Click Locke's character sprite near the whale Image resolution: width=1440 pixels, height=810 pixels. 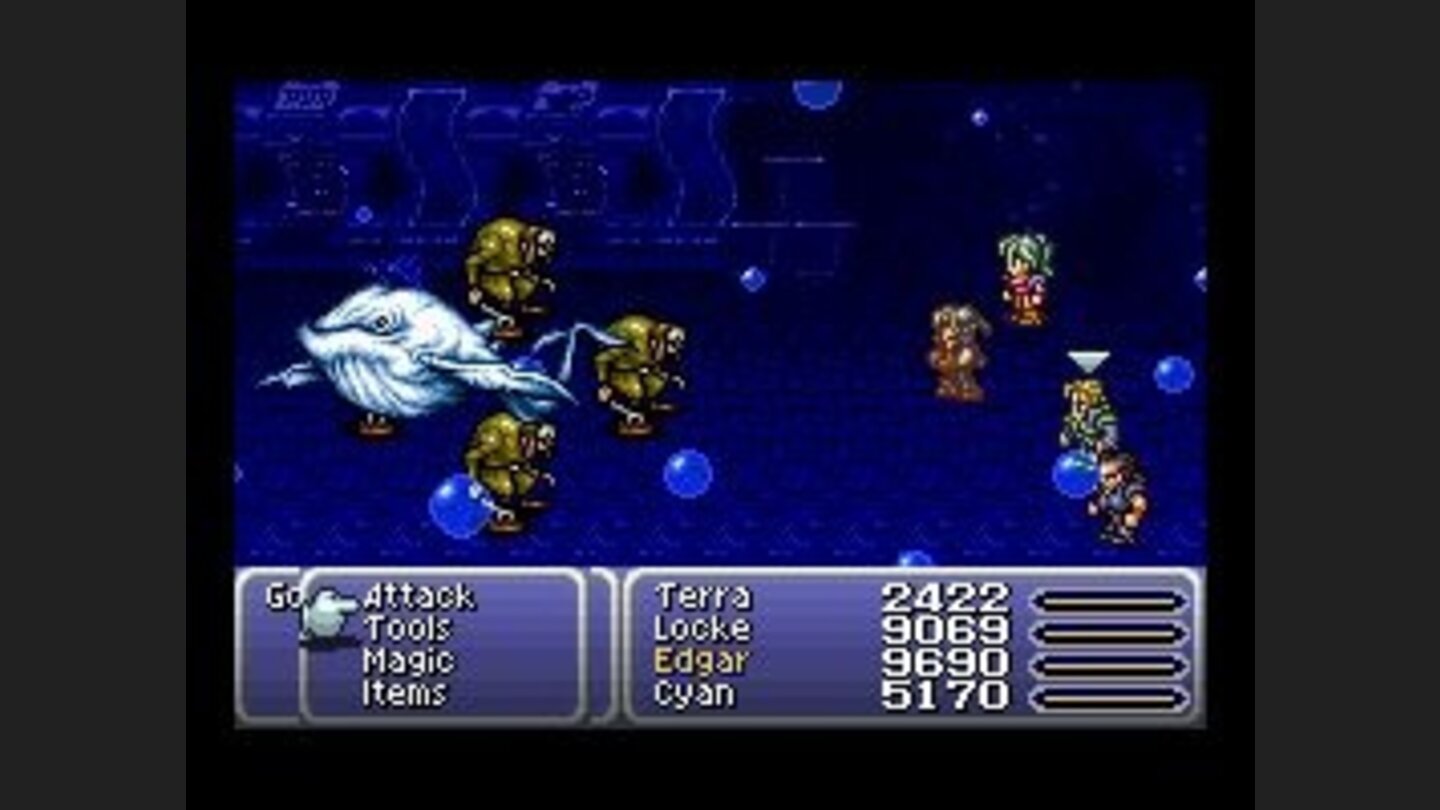click(960, 345)
